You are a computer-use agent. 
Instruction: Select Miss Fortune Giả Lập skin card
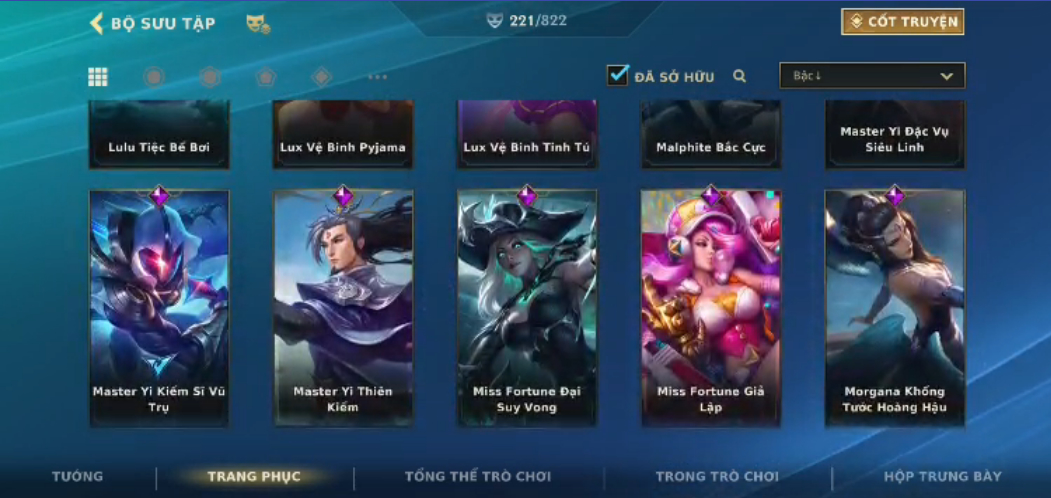click(711, 308)
